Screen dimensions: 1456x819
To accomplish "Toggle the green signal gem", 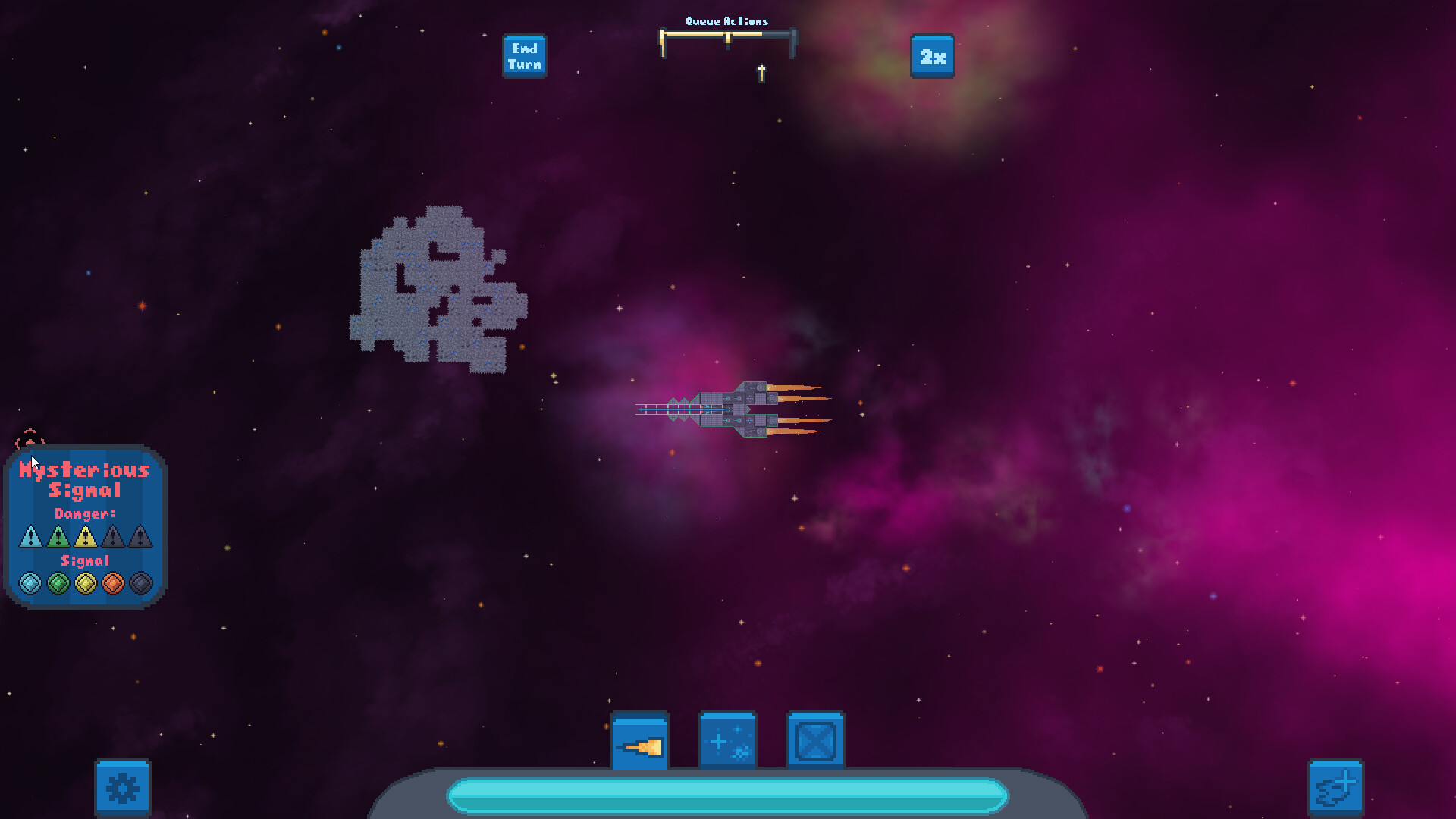I will click(x=58, y=582).
